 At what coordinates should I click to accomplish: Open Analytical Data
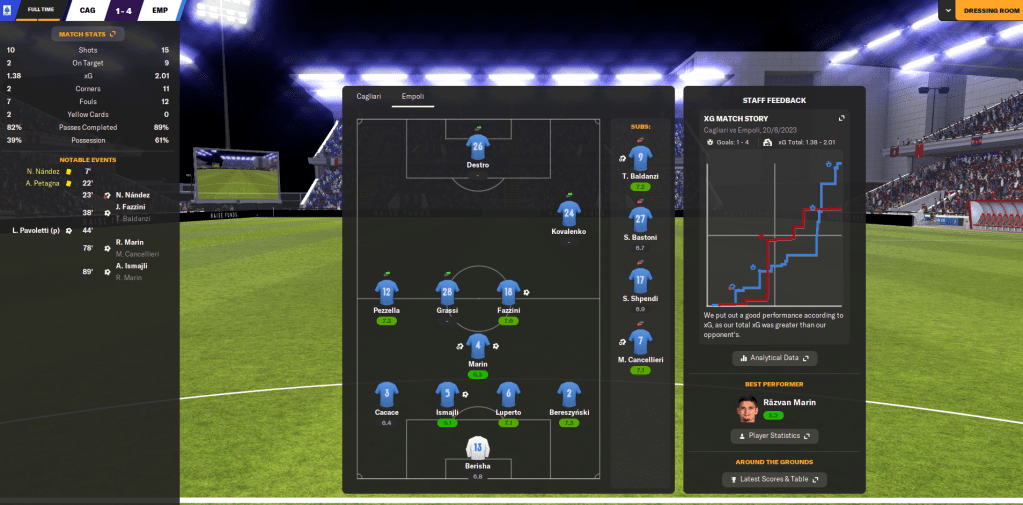point(775,358)
